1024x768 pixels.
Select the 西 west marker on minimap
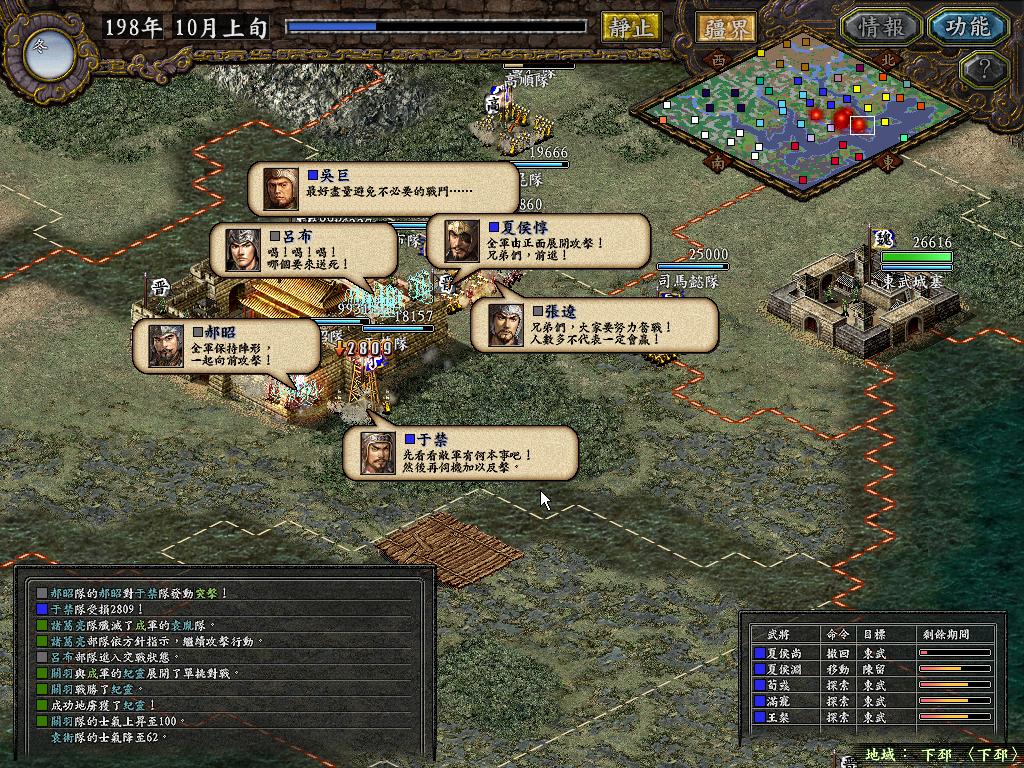[x=717, y=59]
